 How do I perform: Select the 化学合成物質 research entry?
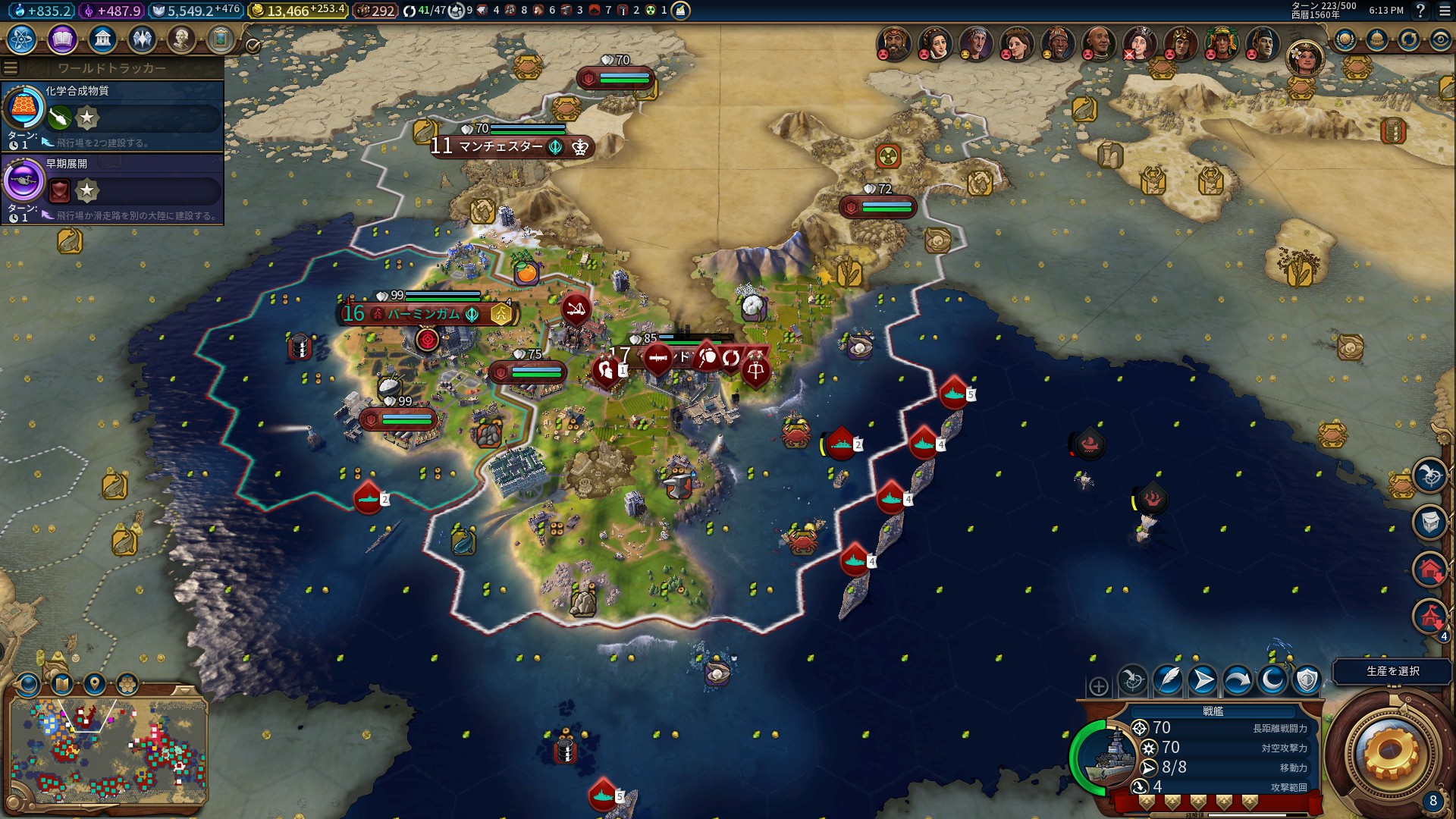coord(112,115)
